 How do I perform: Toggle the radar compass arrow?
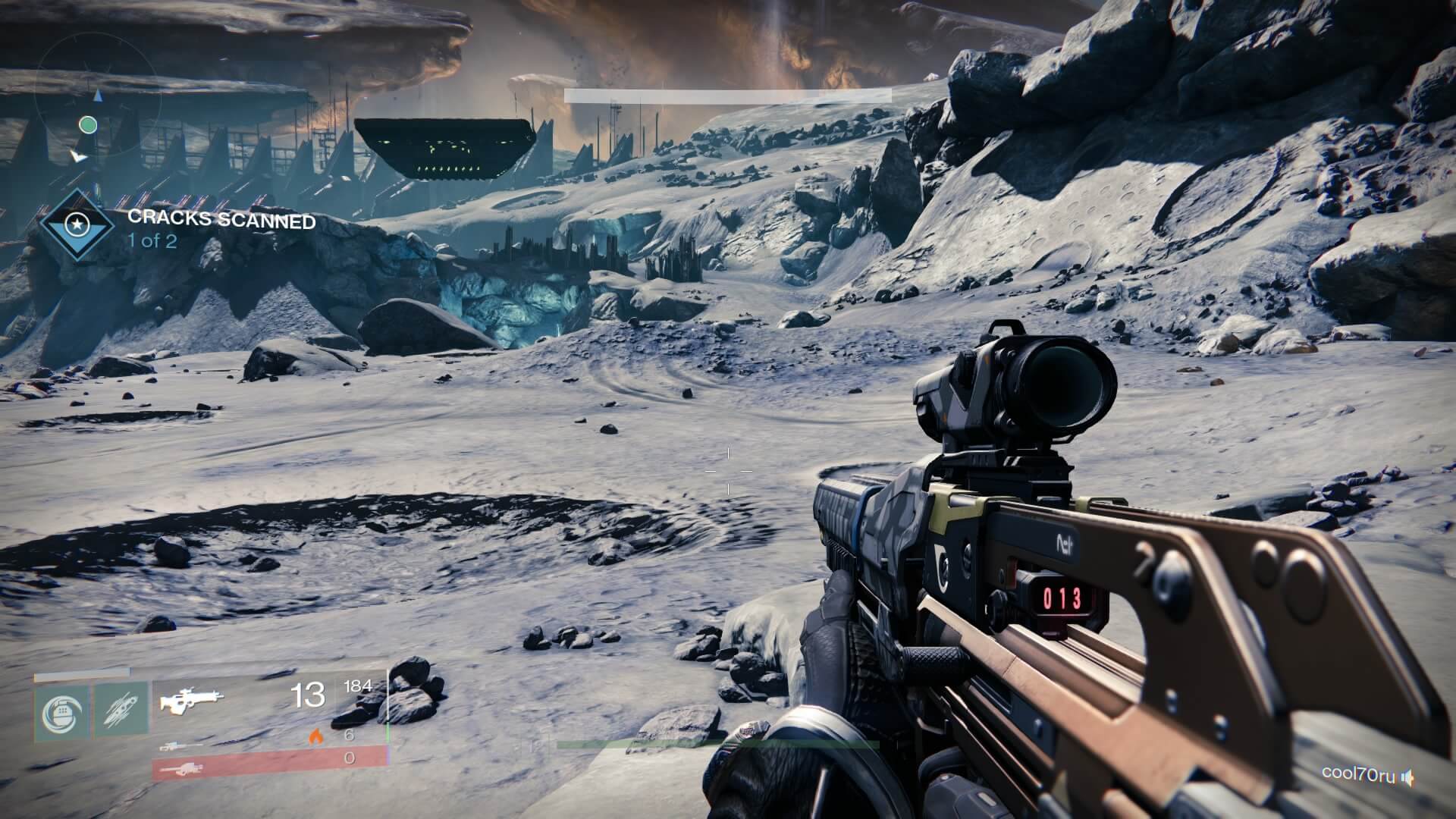pyautogui.click(x=98, y=96)
